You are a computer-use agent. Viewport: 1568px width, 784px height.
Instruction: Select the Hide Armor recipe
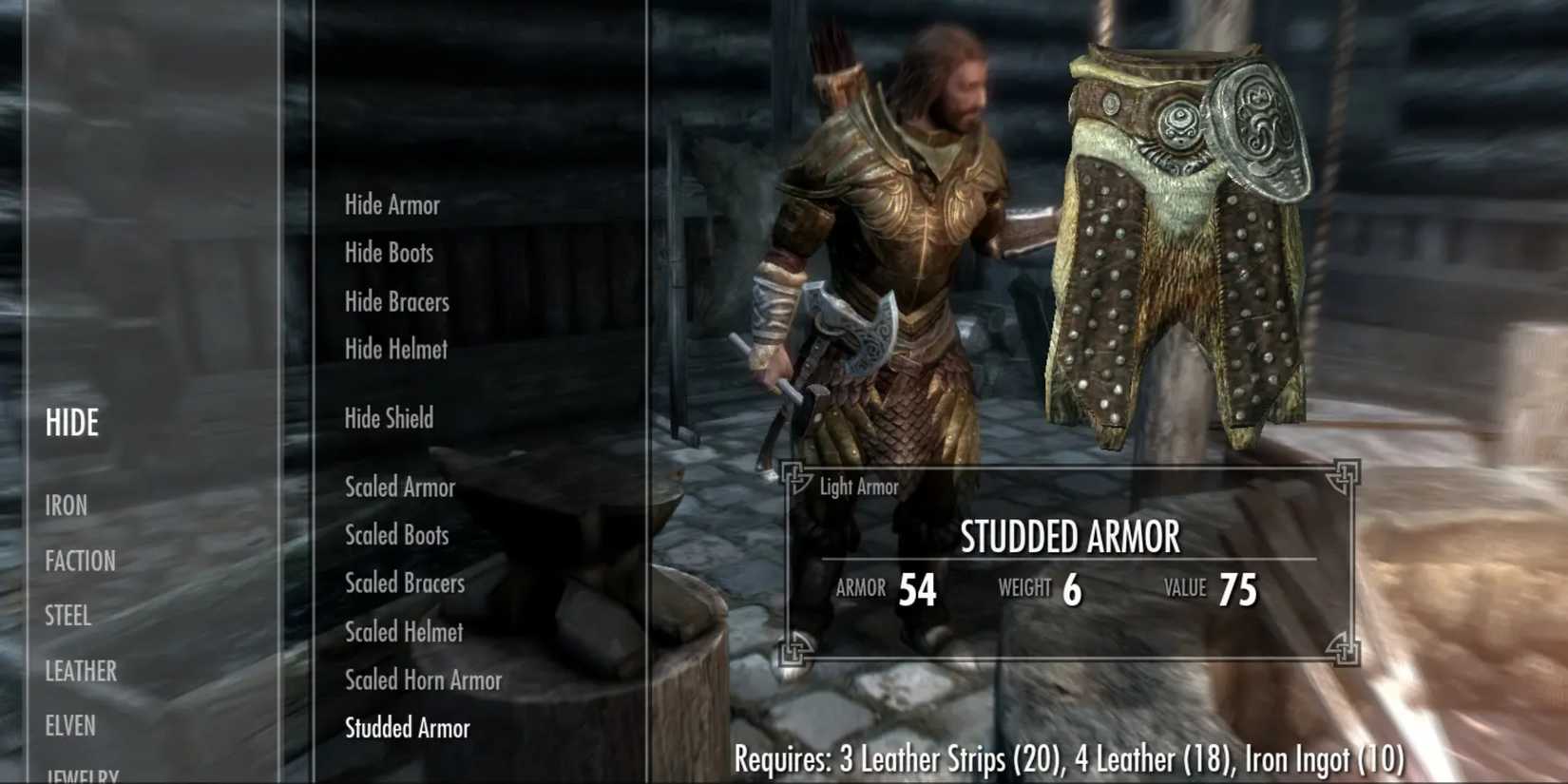(x=392, y=204)
